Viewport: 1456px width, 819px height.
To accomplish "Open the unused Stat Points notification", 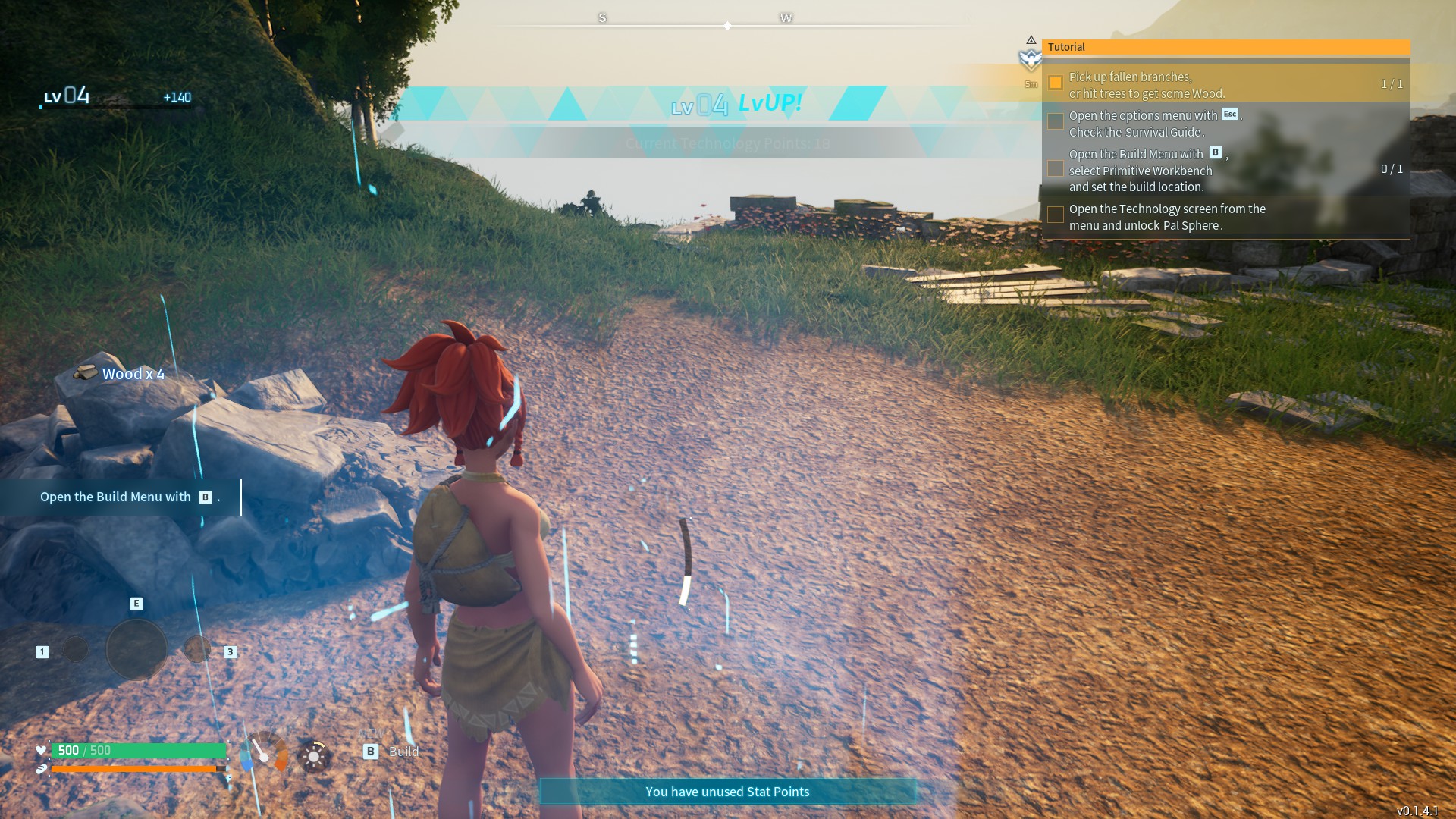I will tap(727, 792).
